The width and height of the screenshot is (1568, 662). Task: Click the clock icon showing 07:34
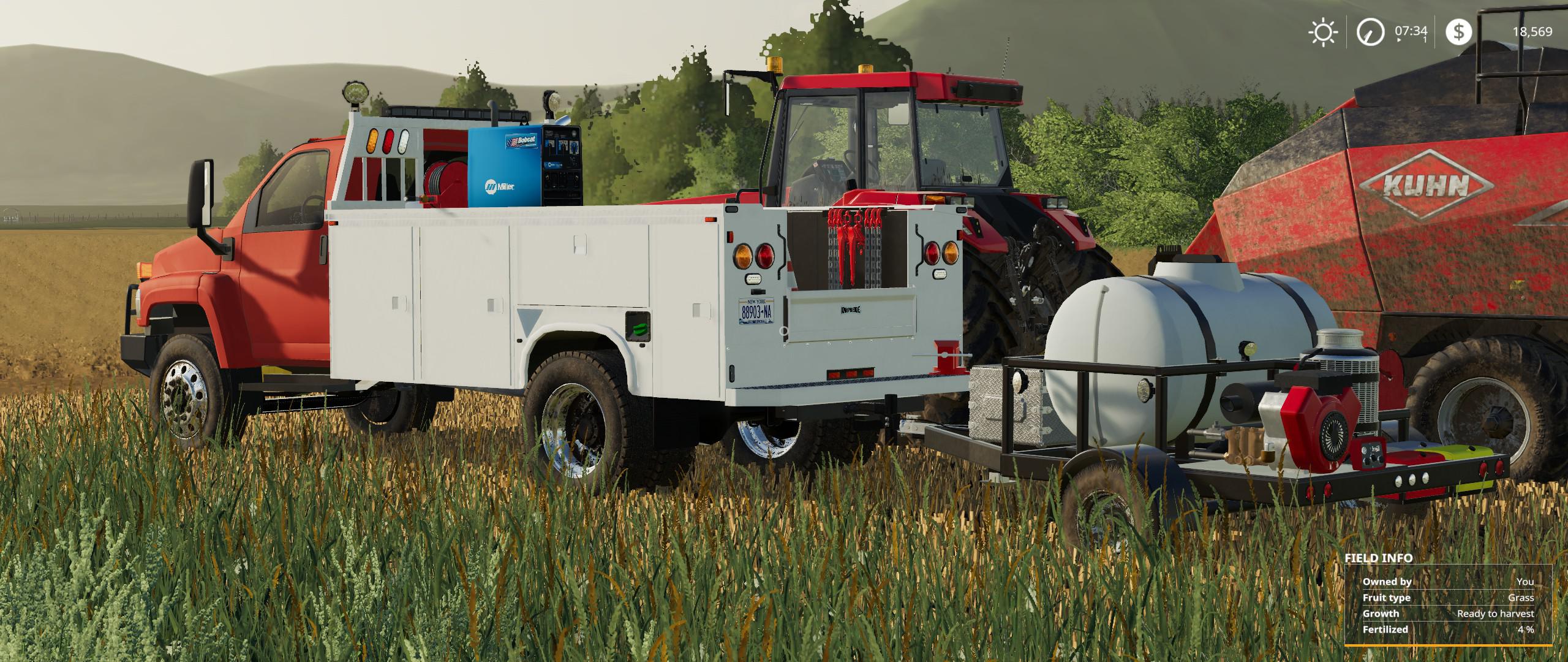1370,32
